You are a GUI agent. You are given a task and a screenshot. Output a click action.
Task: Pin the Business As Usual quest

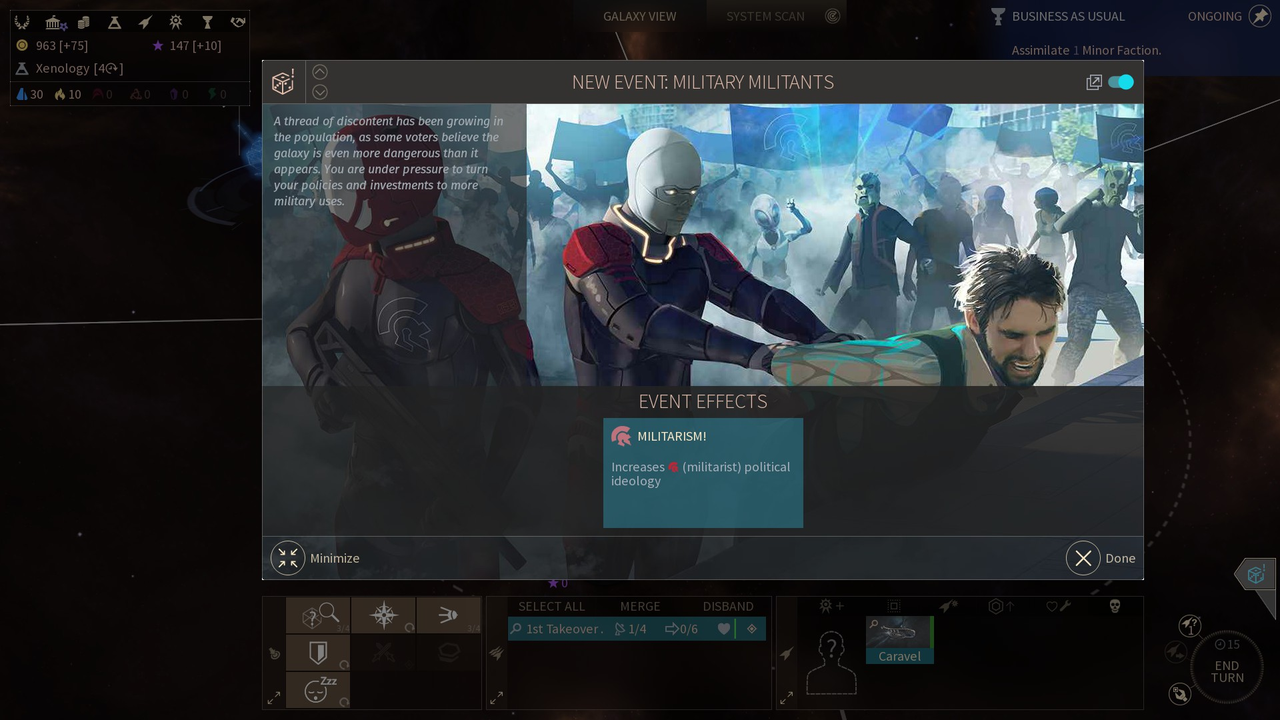(x=1259, y=16)
